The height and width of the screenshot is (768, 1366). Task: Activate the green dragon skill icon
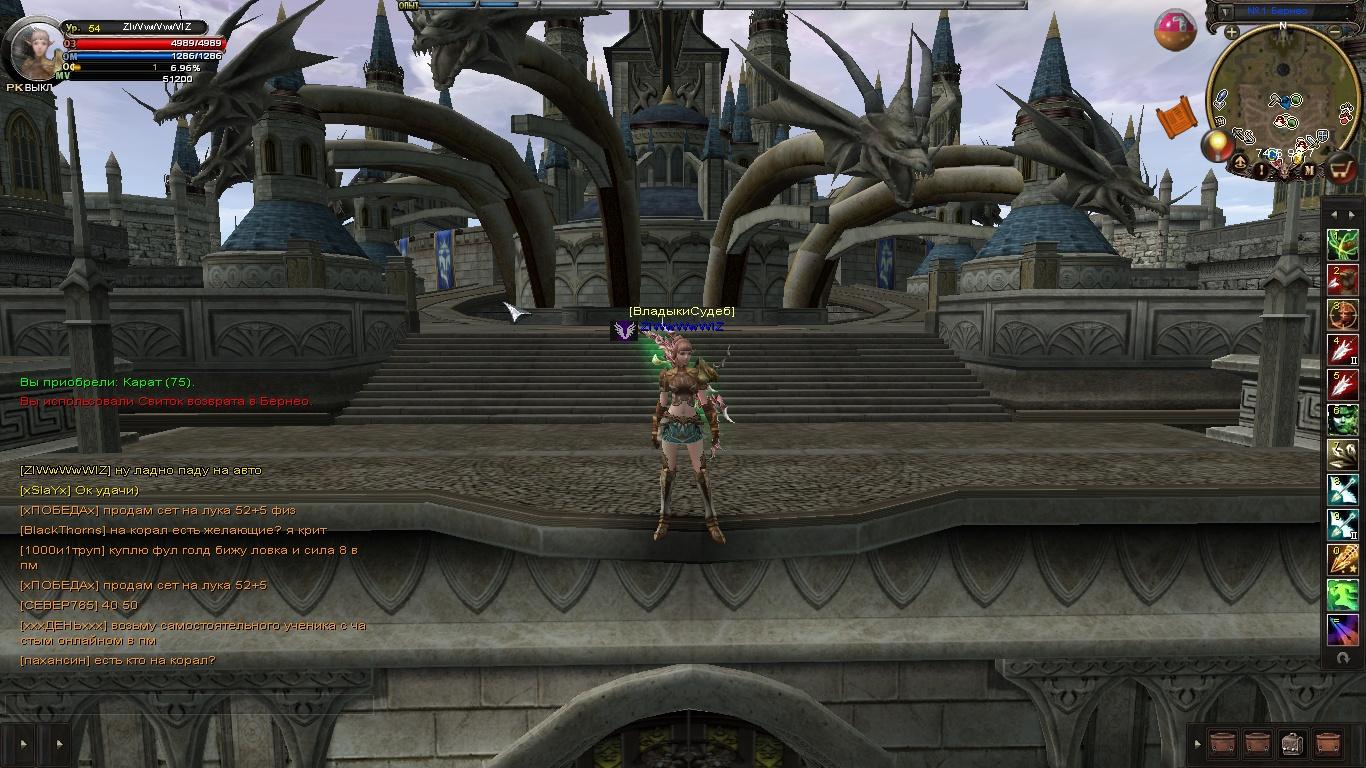[x=1342, y=593]
